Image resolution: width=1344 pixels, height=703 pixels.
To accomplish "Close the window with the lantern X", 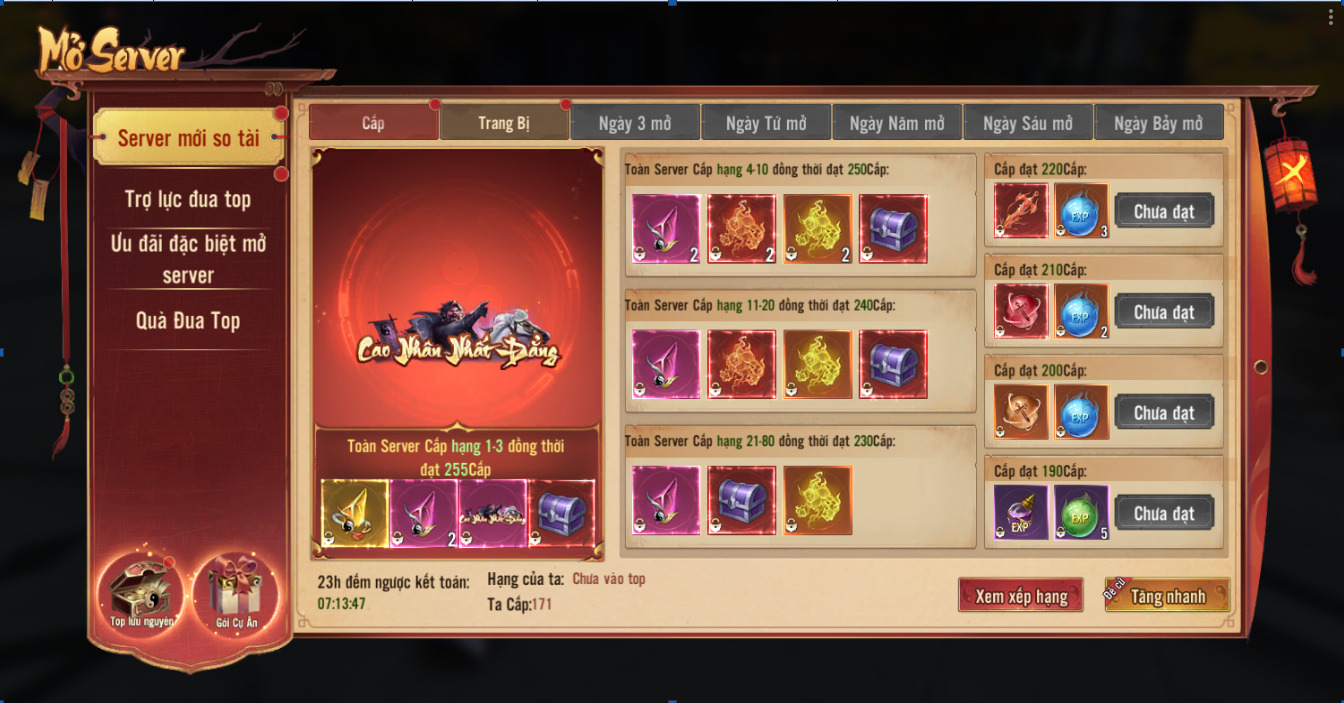I will (x=1291, y=174).
